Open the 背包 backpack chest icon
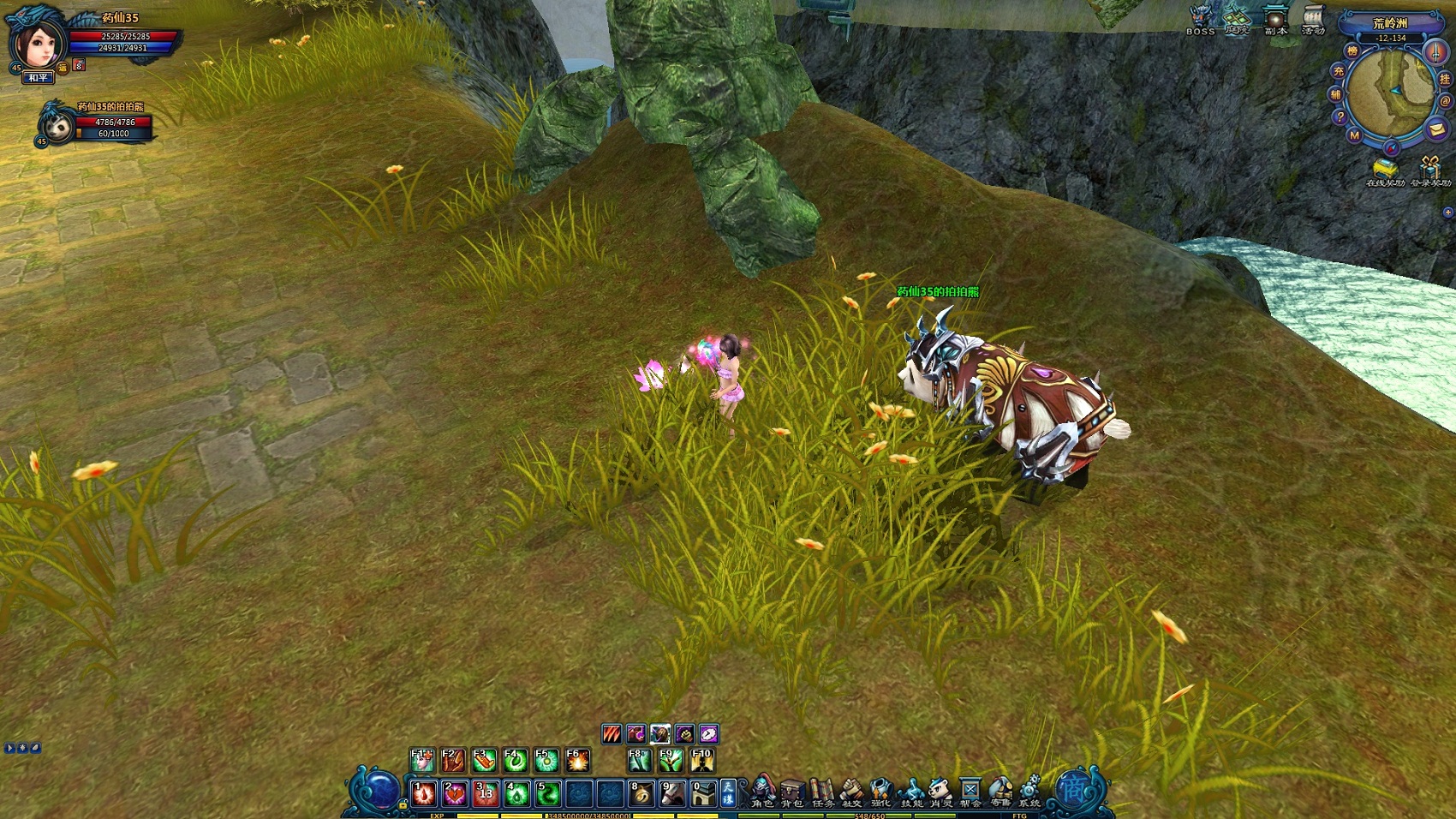The image size is (1456, 819). [792, 791]
